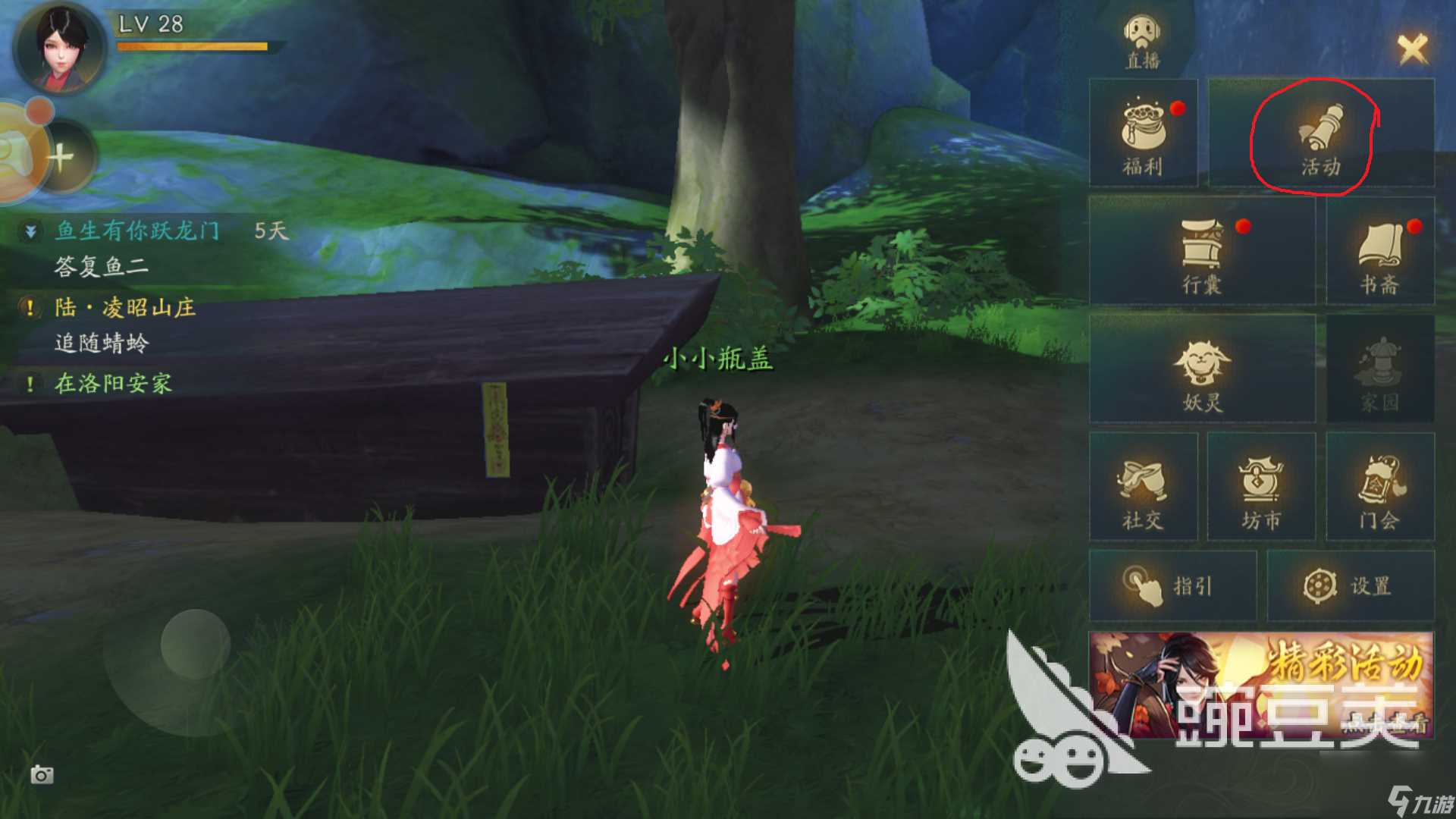Close the side menu with the X

click(1412, 49)
